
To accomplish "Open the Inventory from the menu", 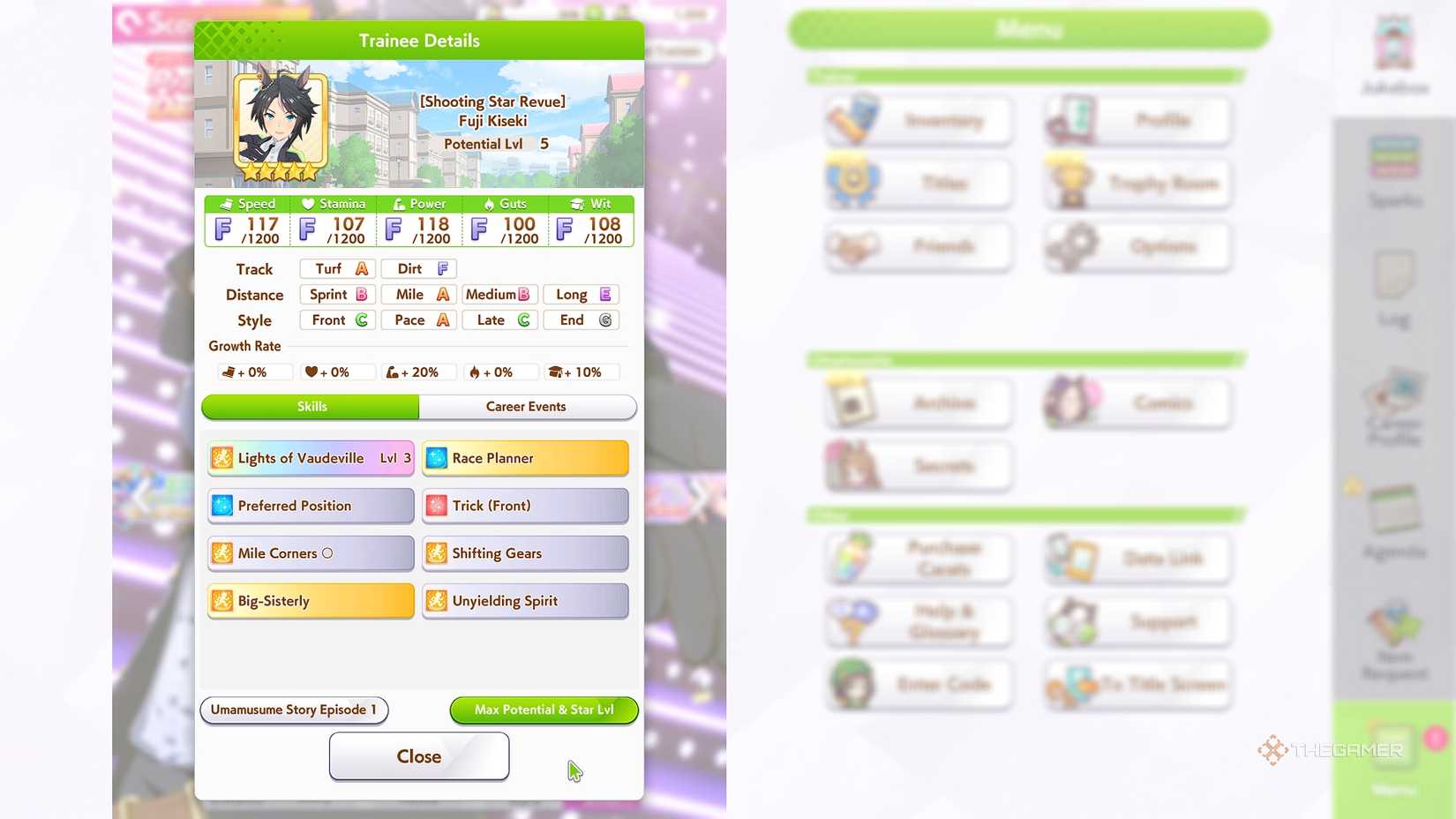I will coord(918,120).
